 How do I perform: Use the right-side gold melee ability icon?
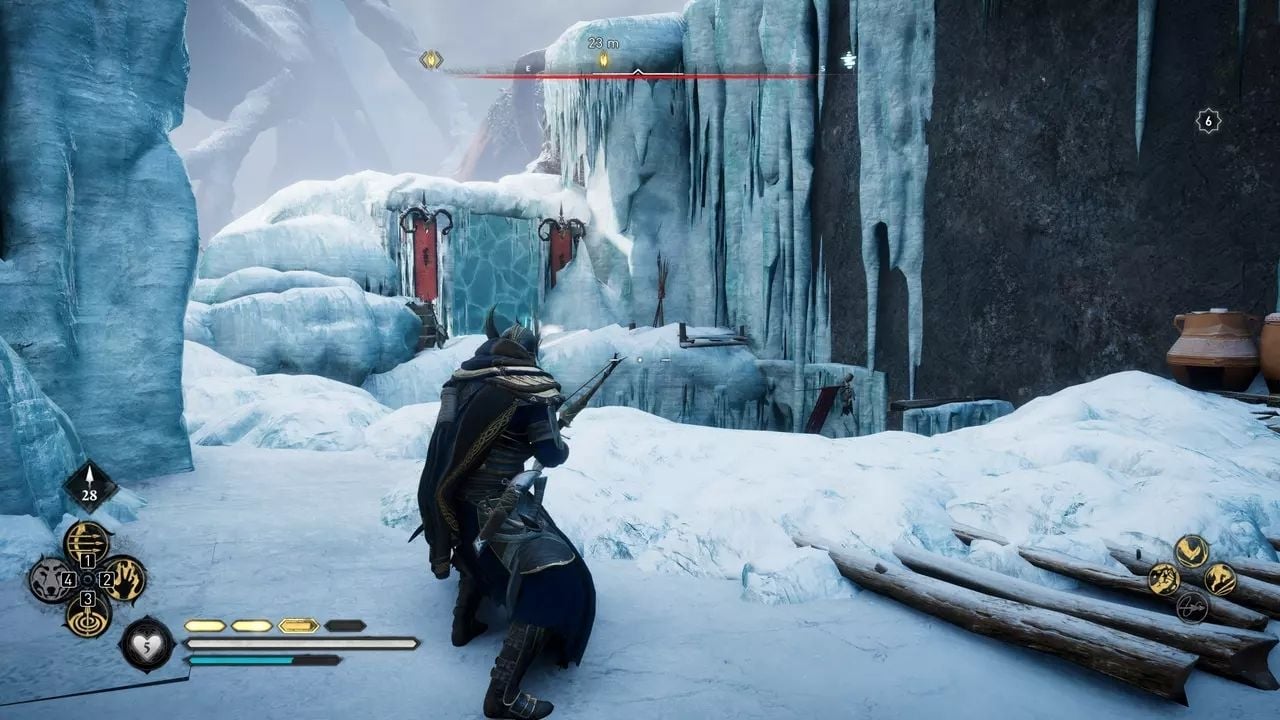[x=1220, y=579]
